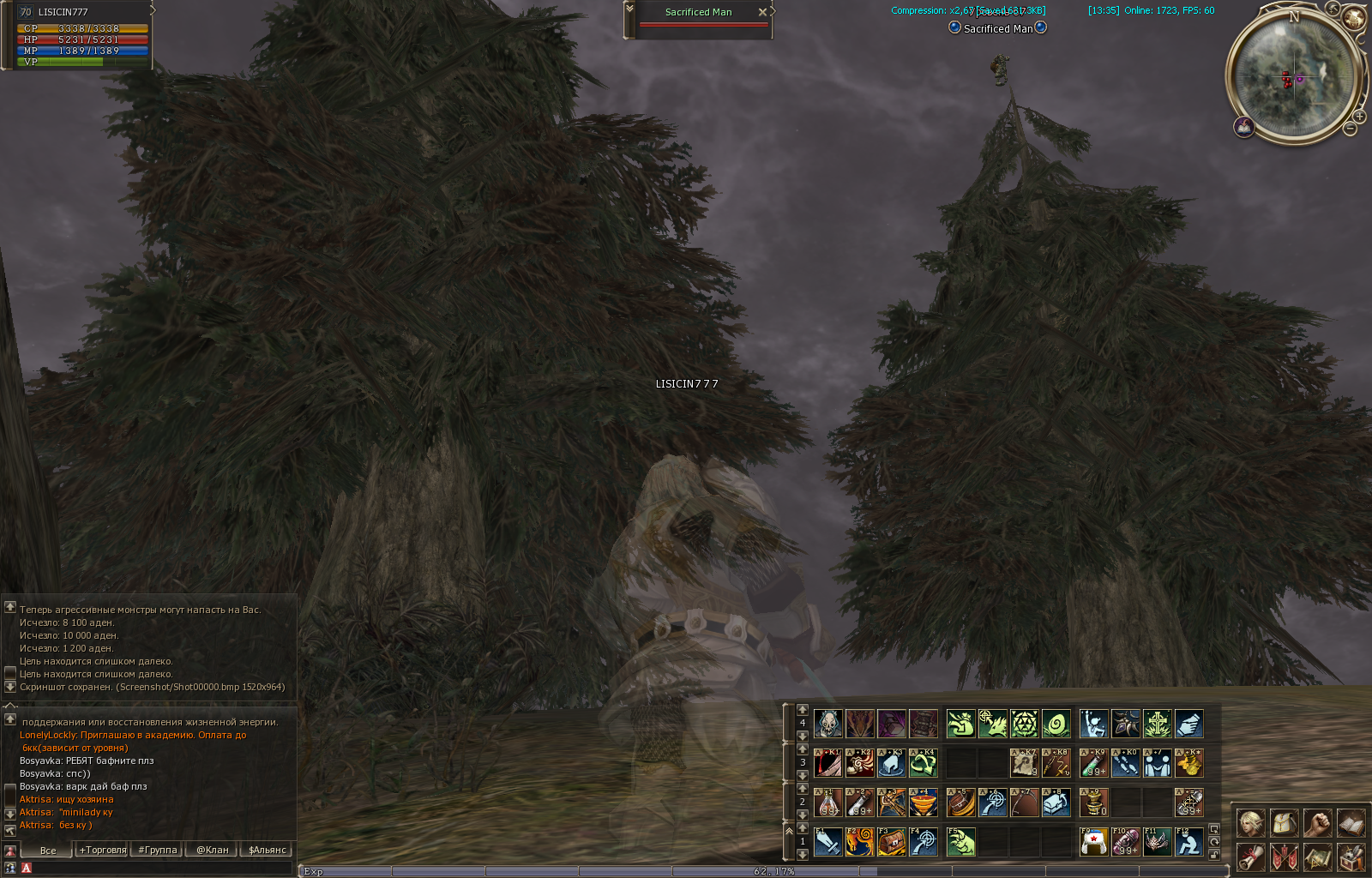Activate the F3 treasure chest shortcut

891,842
